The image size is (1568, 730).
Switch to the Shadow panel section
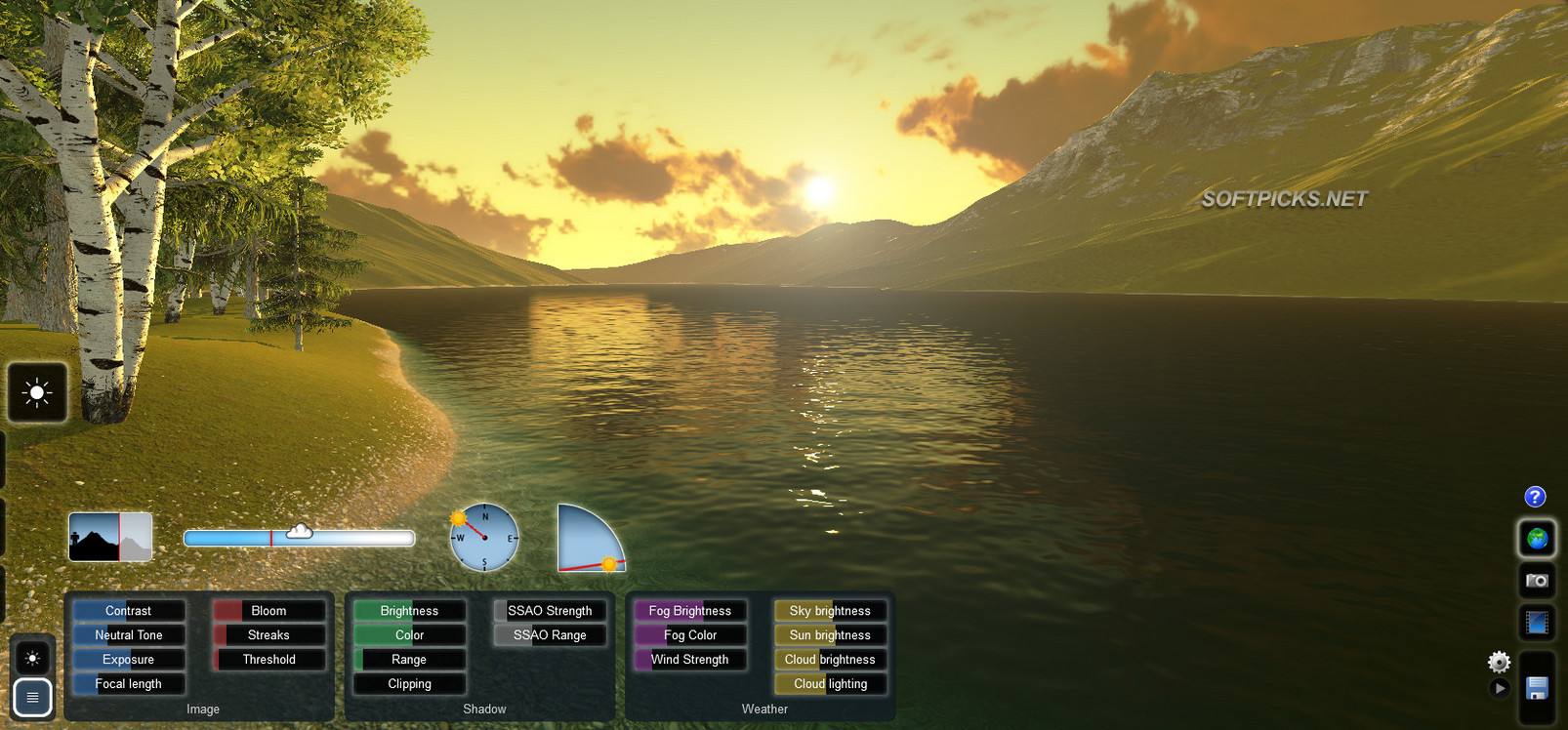tap(483, 709)
